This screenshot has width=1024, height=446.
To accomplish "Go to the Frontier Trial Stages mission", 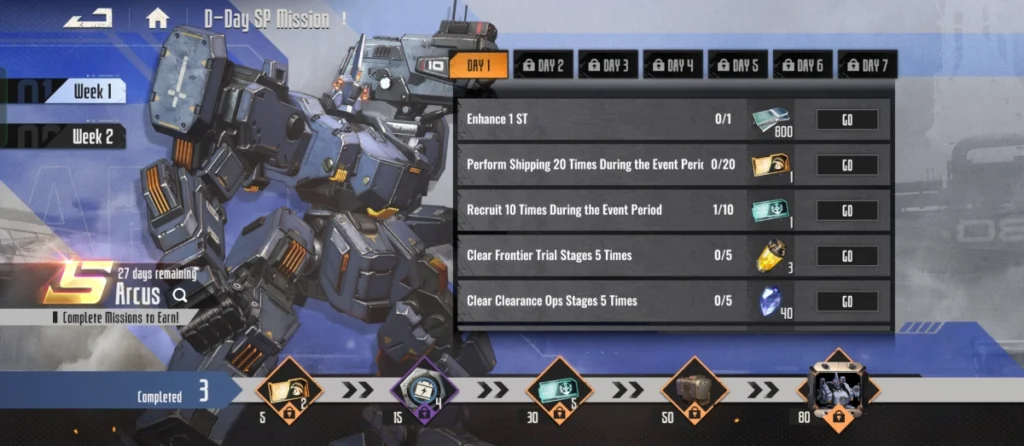I will pyautogui.click(x=847, y=256).
